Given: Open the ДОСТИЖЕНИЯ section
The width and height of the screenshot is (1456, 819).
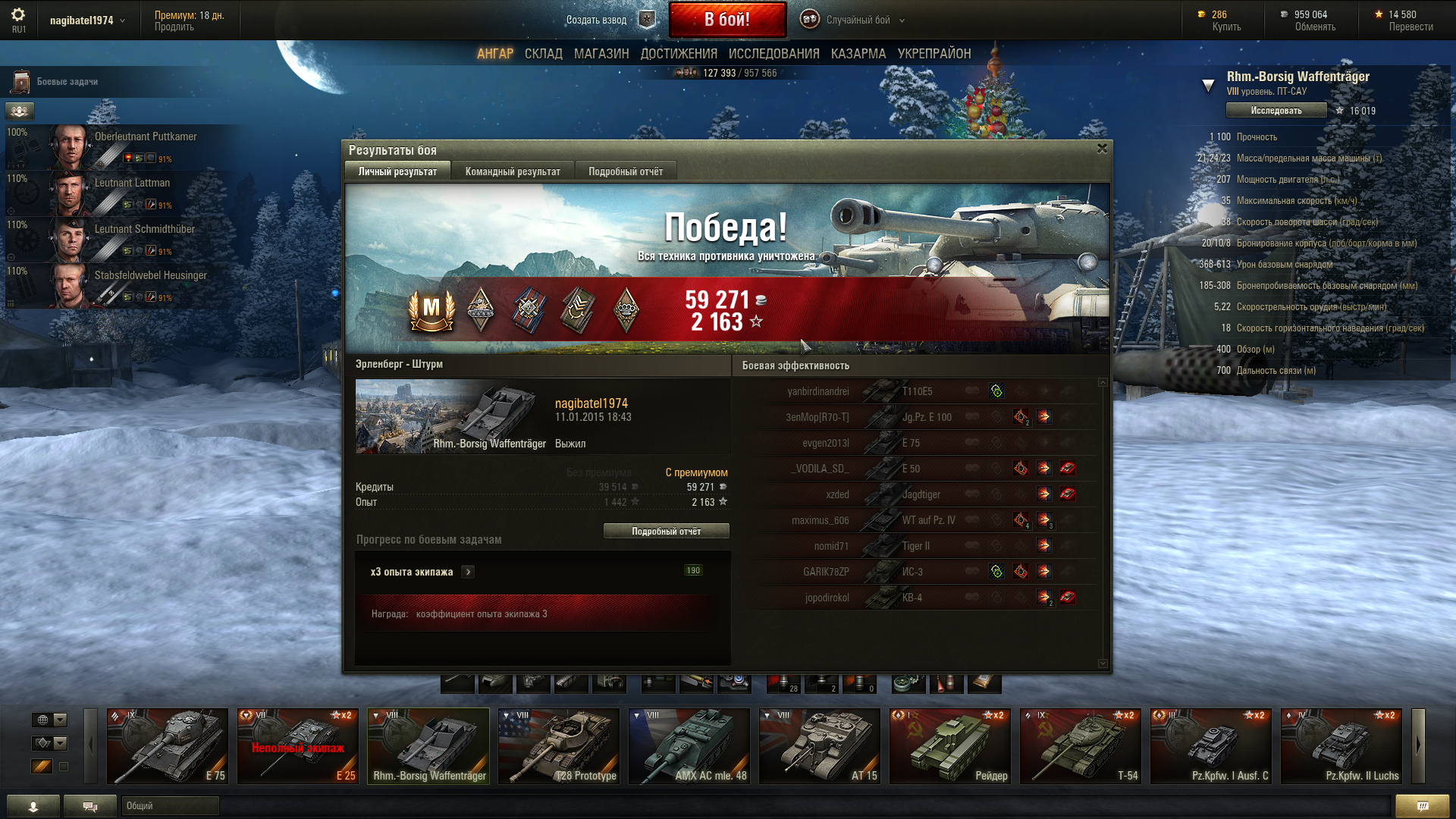Looking at the screenshot, I should click(x=679, y=54).
